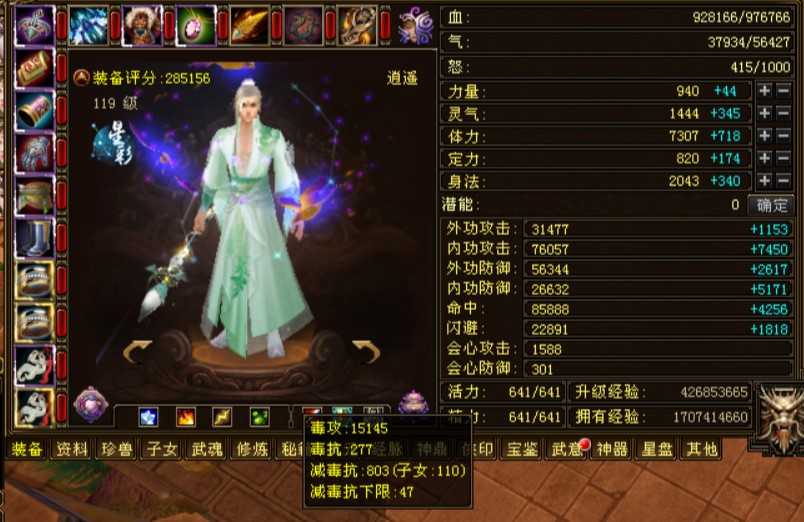Increase 力量 with the plus button
The image size is (804, 522).
pyautogui.click(x=764, y=91)
